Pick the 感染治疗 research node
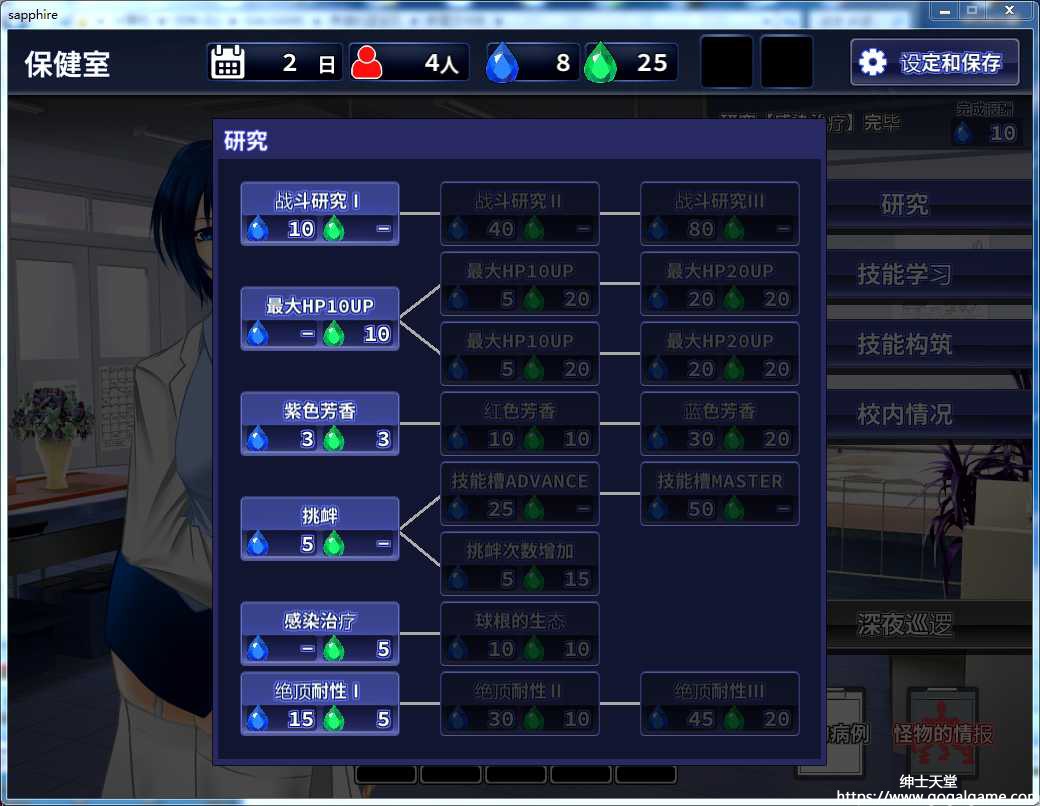 320,634
